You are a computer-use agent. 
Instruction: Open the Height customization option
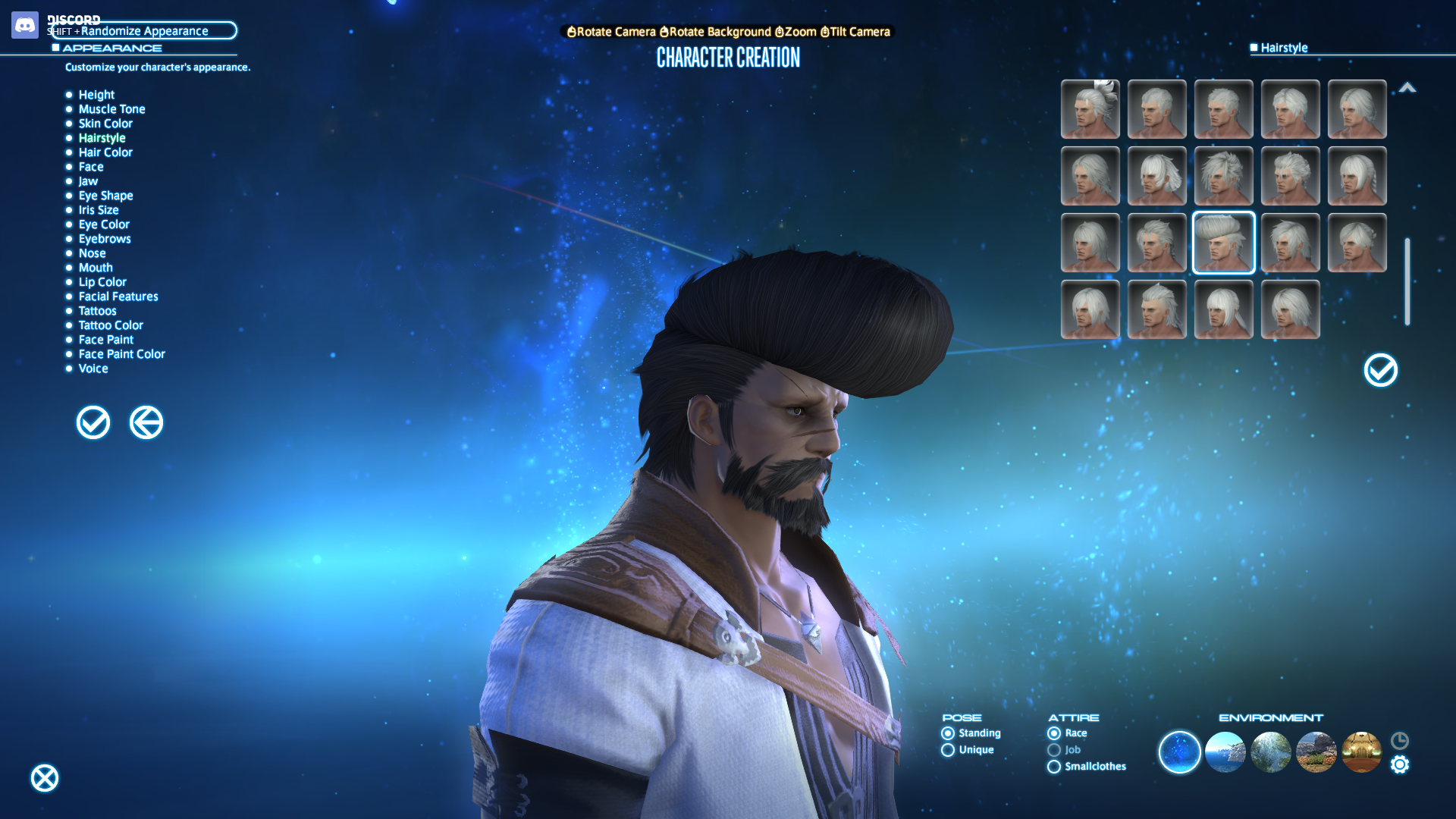(96, 95)
